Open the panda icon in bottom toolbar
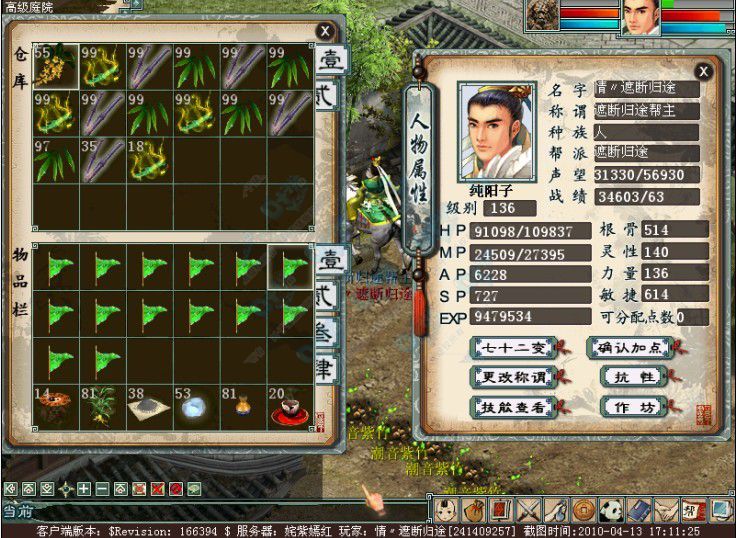Image resolution: width=736 pixels, height=538 pixels. [x=612, y=509]
